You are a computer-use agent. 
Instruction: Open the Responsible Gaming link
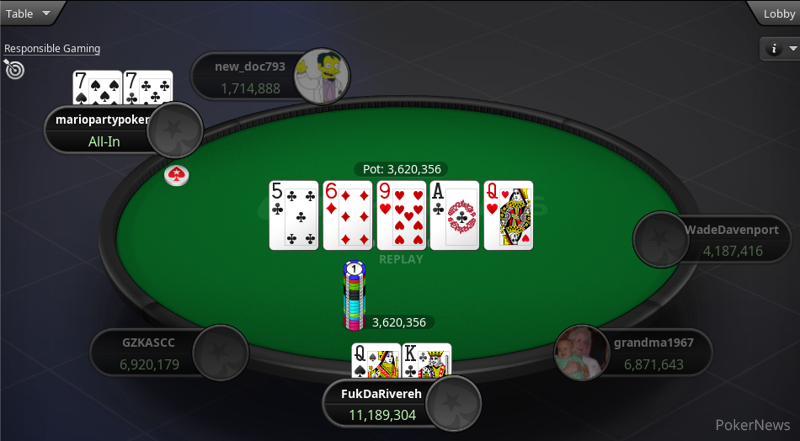coord(52,48)
